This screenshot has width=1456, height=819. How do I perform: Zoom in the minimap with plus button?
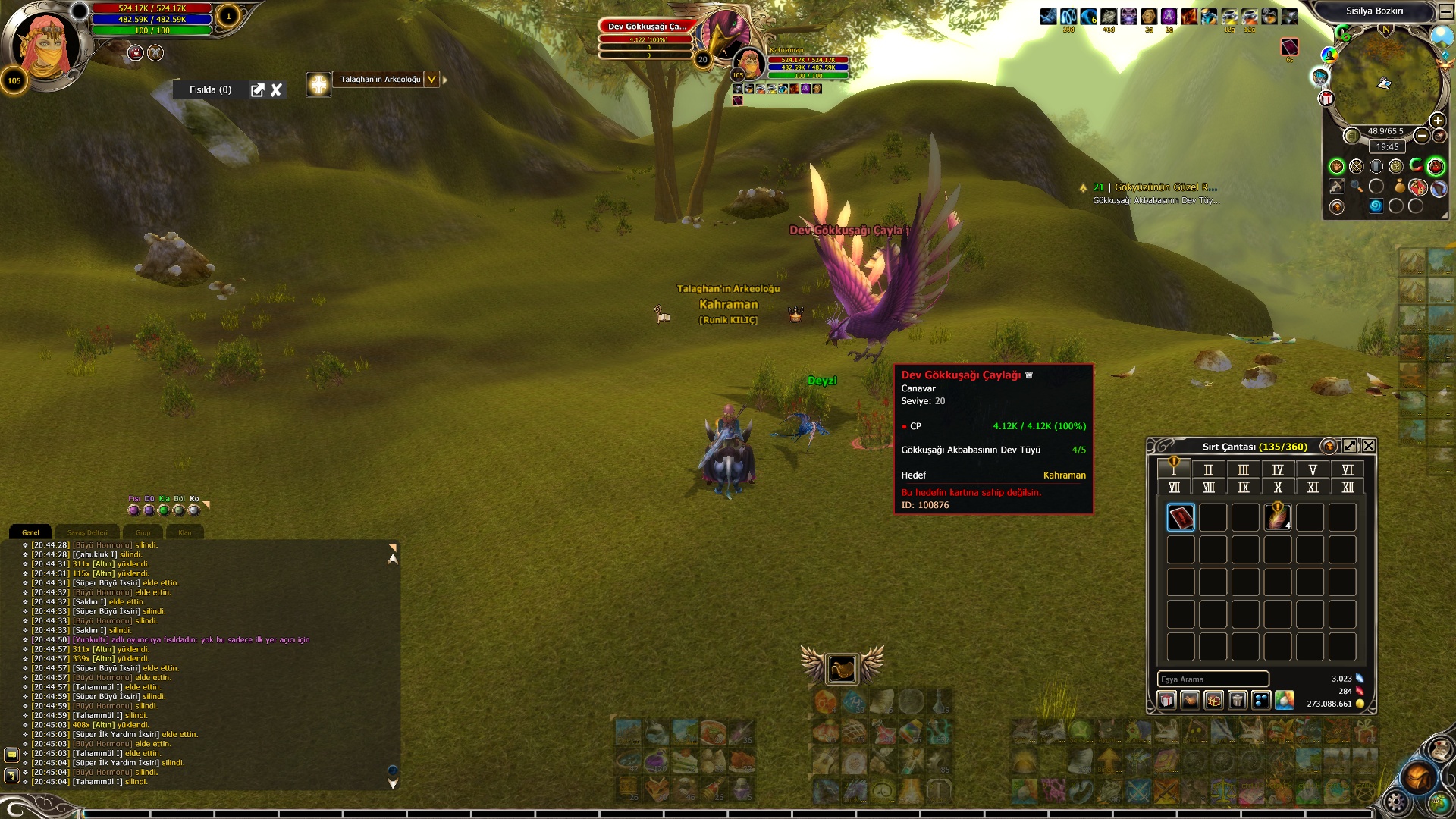pyautogui.click(x=1437, y=121)
